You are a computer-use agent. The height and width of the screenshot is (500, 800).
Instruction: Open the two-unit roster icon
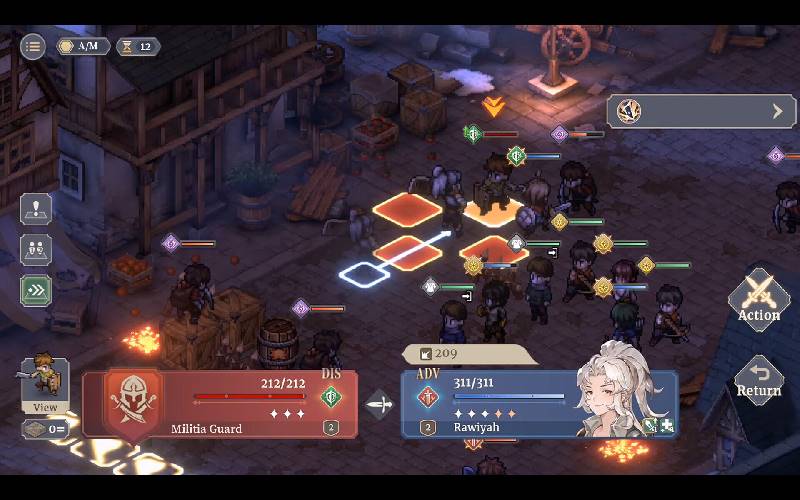[x=36, y=250]
